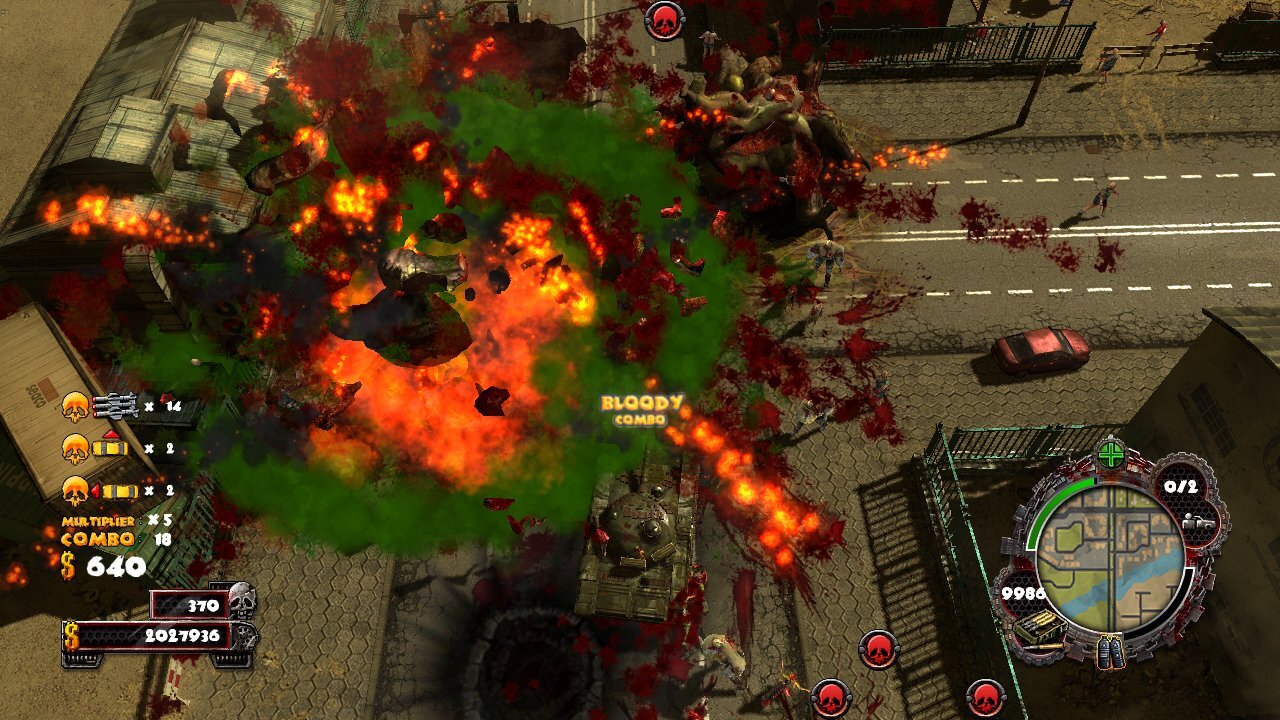This screenshot has width=1280, height=720.
Task: Click the green cross health icon above the minimap
Action: (1111, 457)
